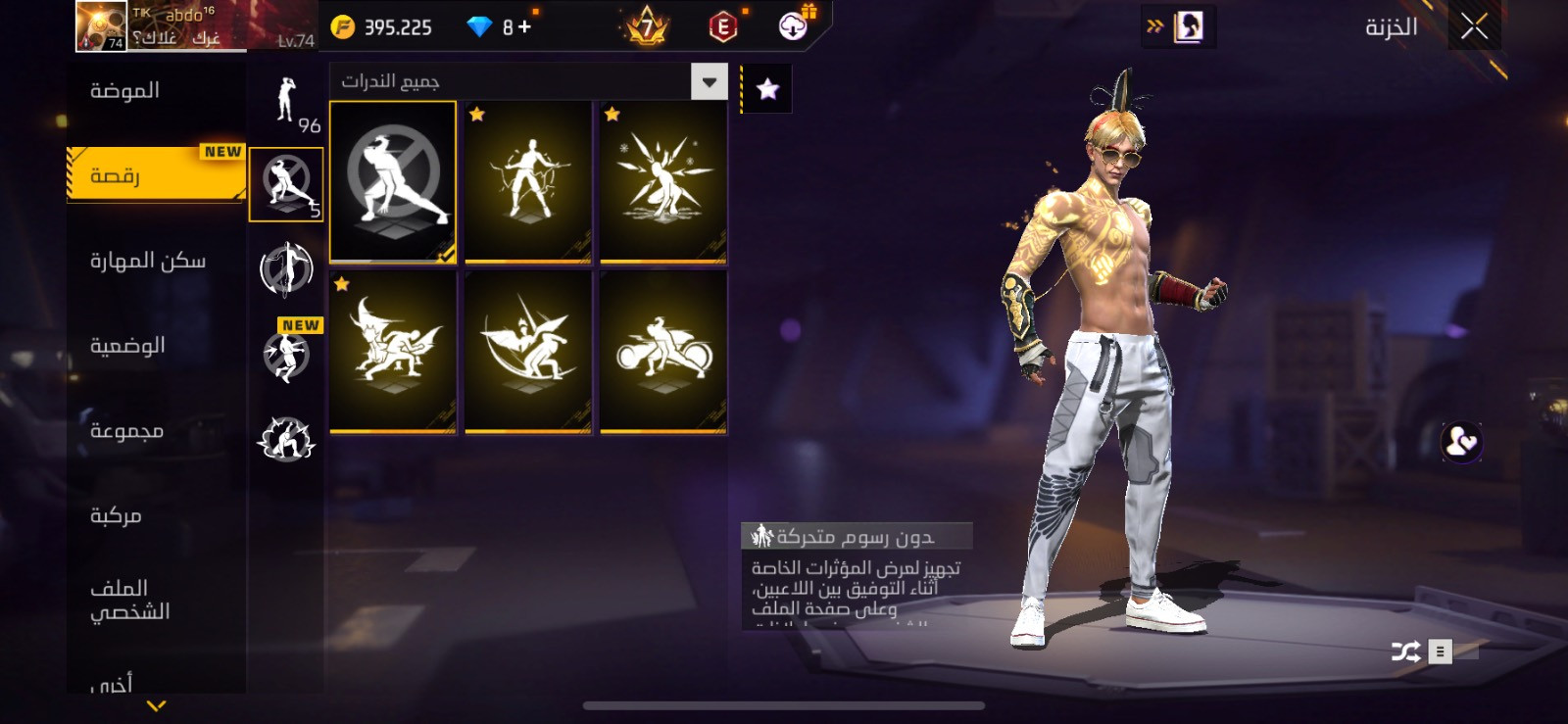Image resolution: width=1568 pixels, height=724 pixels.
Task: Close the vault screen with the X
Action: pyautogui.click(x=1474, y=27)
